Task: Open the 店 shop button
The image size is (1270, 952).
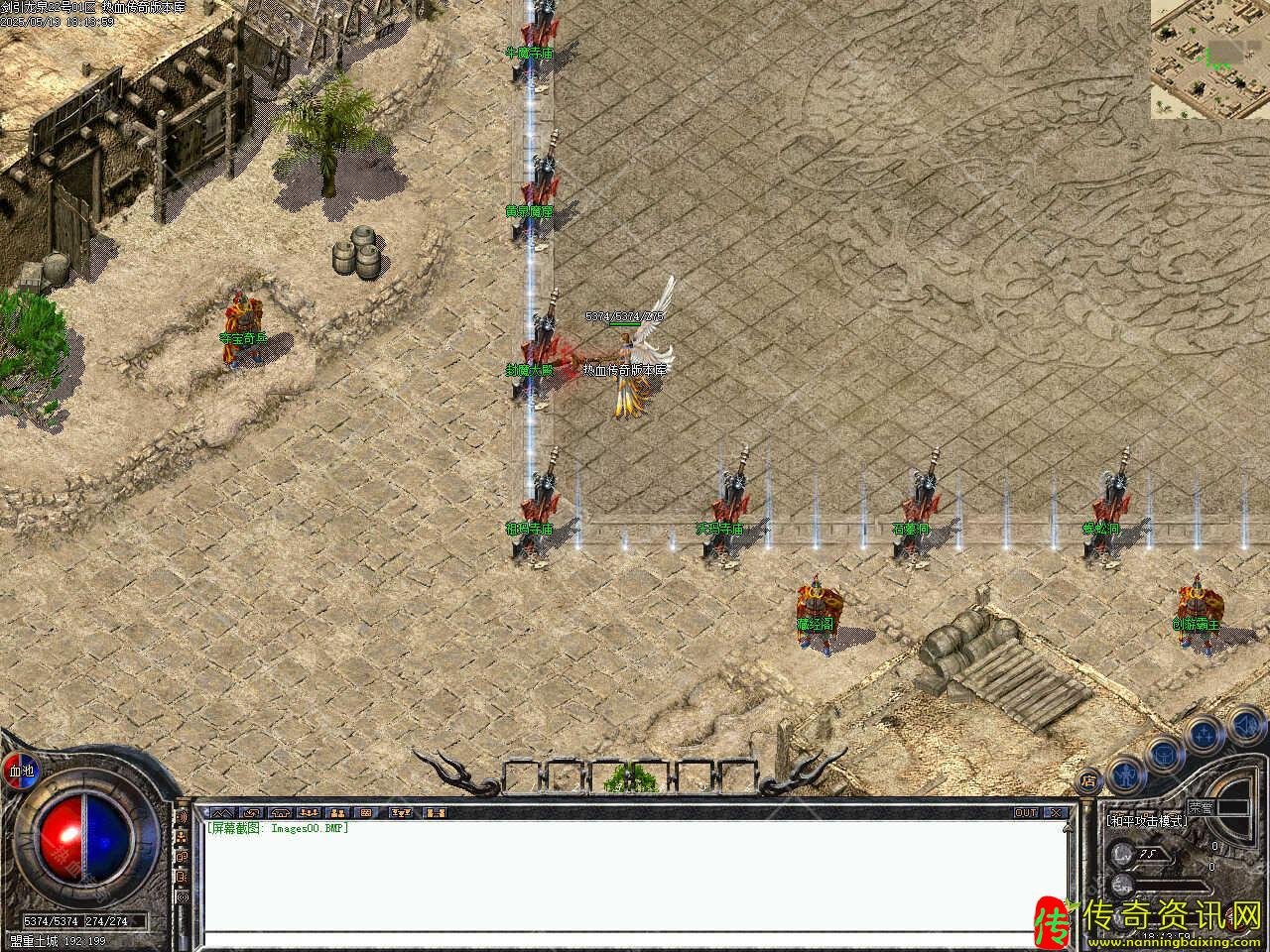Action: pos(1088,779)
